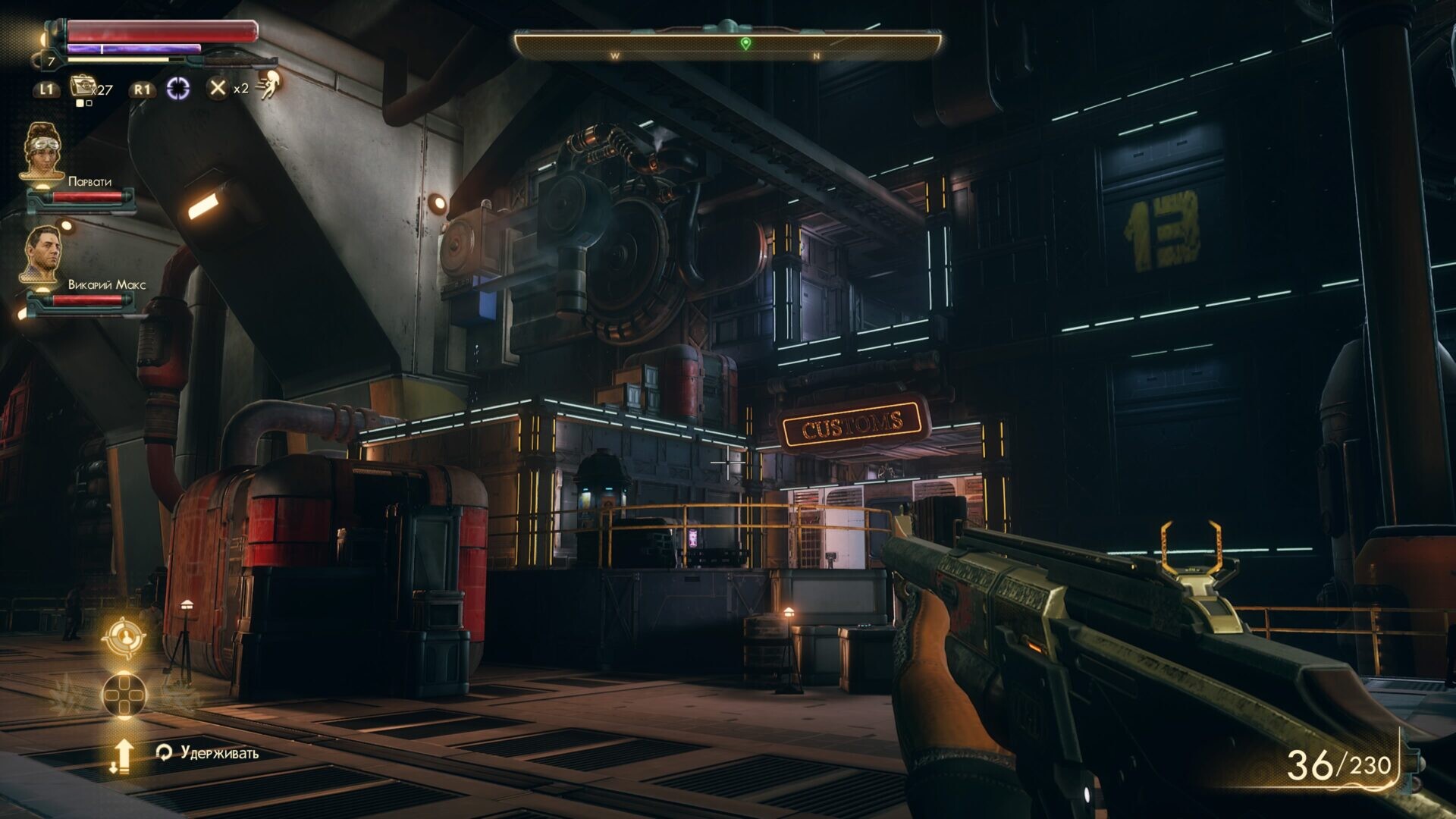Select Vicar Max's companion portrait

coord(41,254)
